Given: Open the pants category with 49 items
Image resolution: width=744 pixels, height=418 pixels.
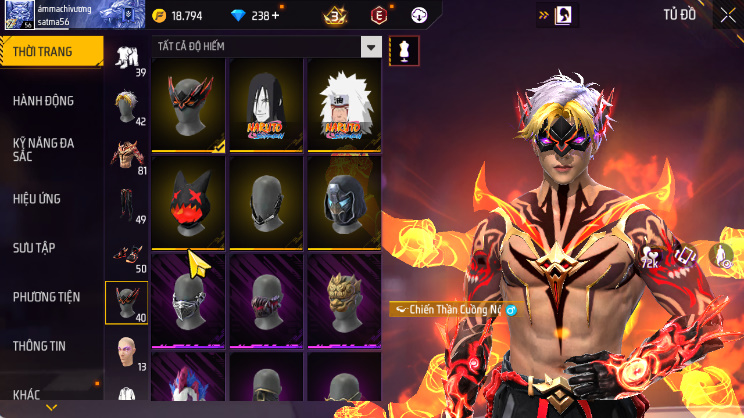Looking at the screenshot, I should (125, 204).
